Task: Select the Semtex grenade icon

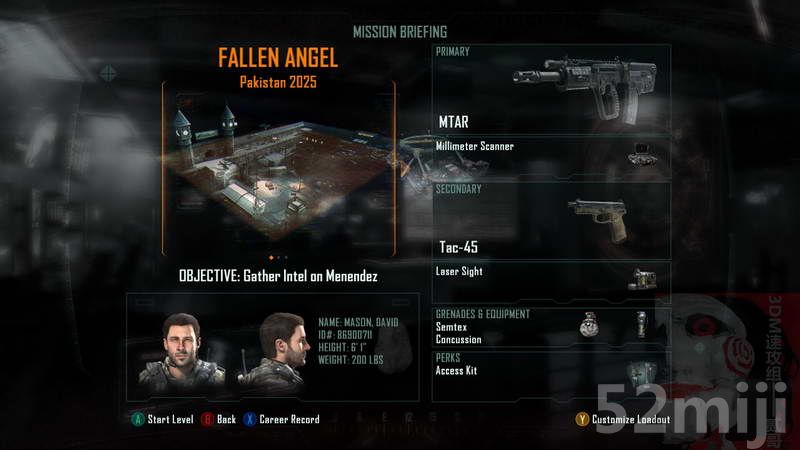Action: point(590,324)
